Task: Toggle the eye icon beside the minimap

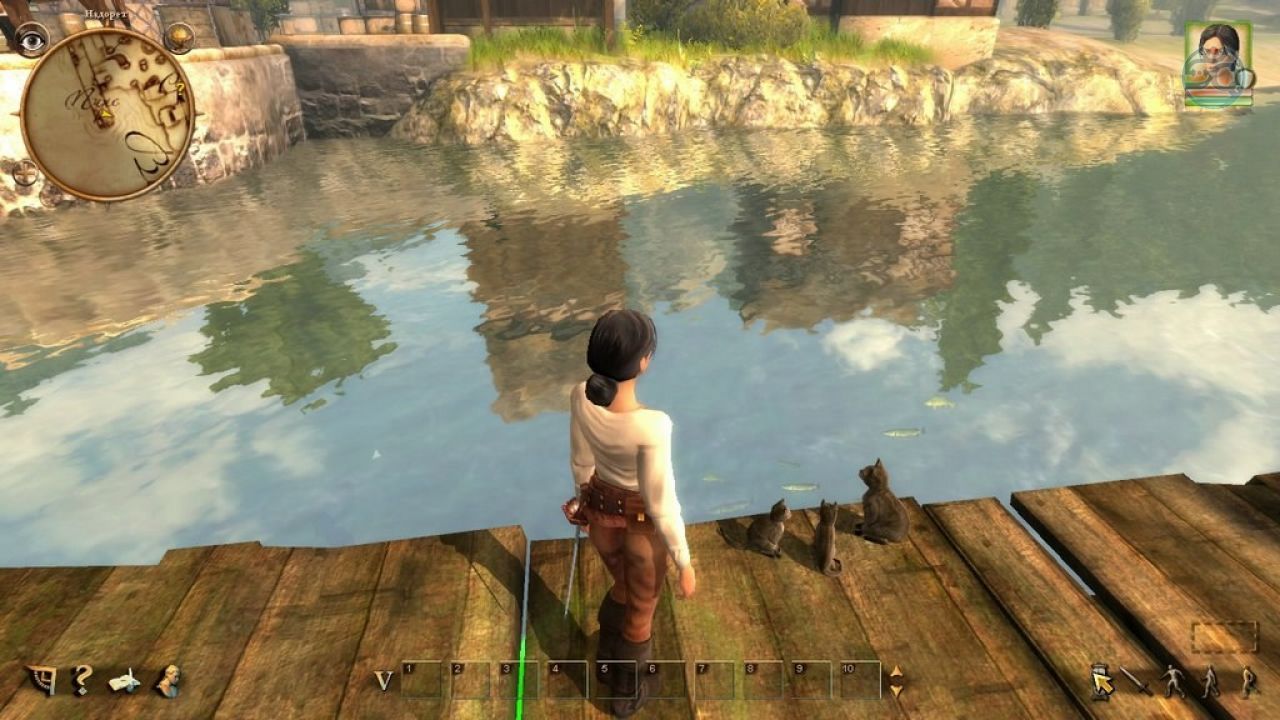Action: (x=31, y=39)
